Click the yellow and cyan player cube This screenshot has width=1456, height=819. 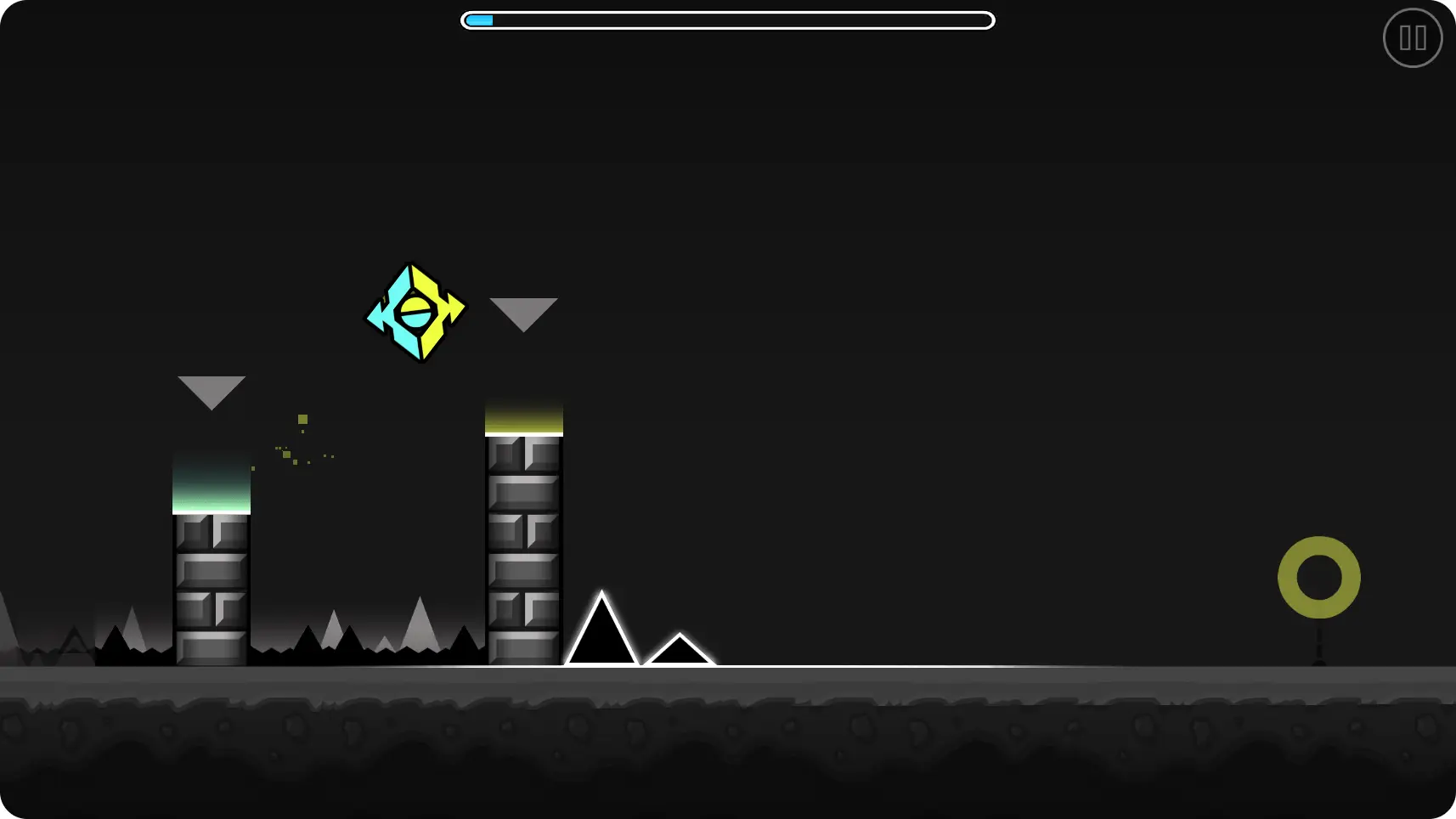click(x=415, y=312)
